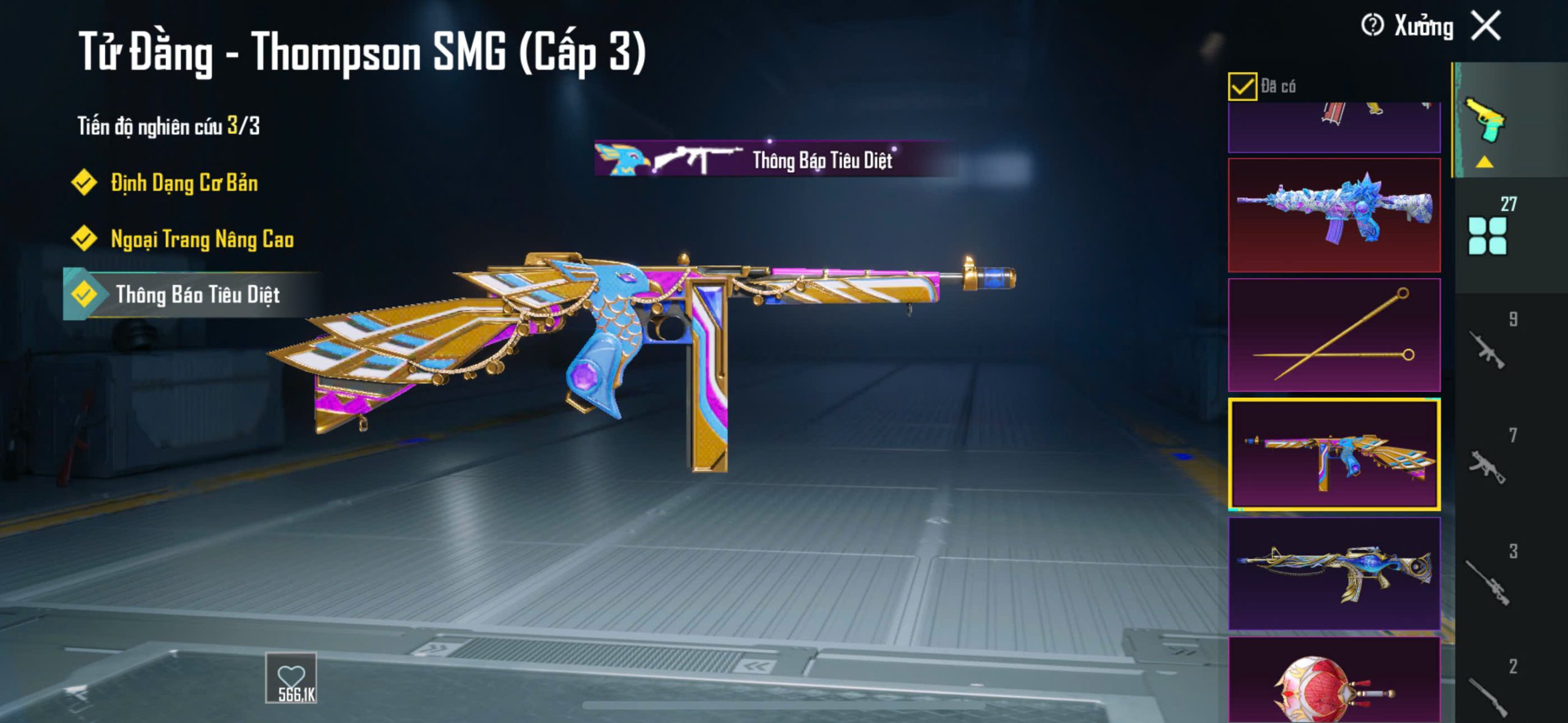Select the Thompson SMG skin thumbnail
The height and width of the screenshot is (723, 1568).
pos(1334,454)
